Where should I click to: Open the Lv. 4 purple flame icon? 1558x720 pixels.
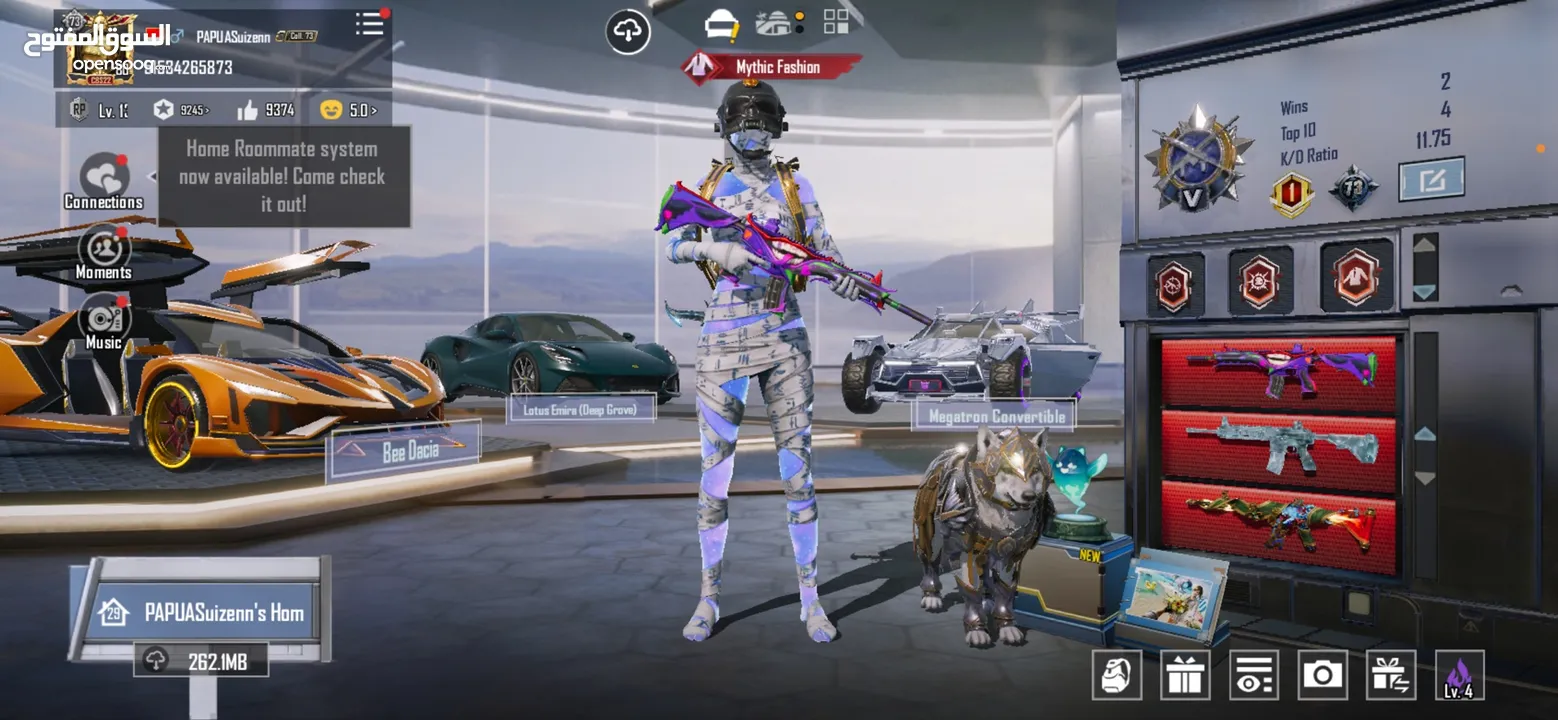click(x=1459, y=675)
